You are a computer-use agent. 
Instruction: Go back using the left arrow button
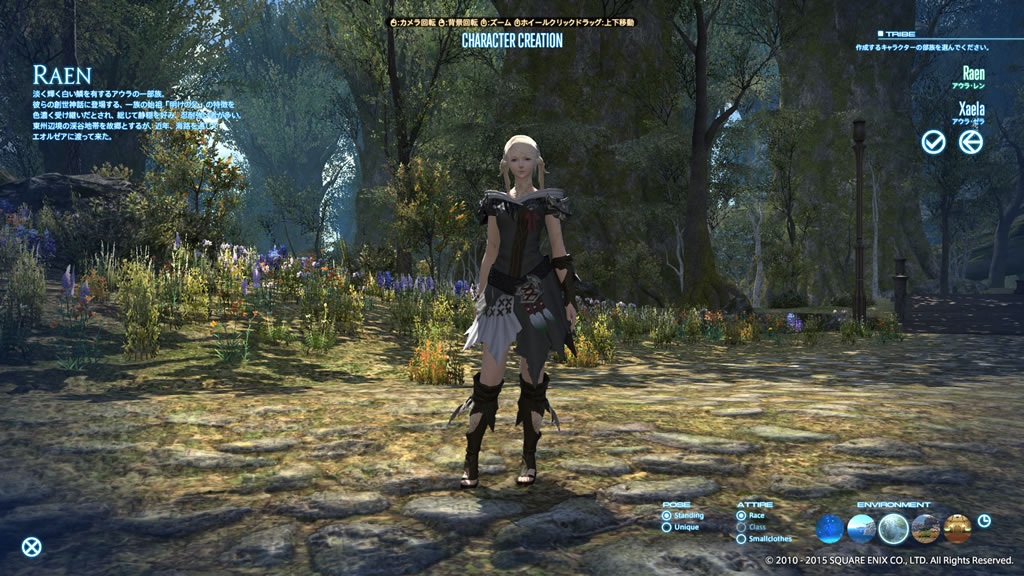(970, 142)
